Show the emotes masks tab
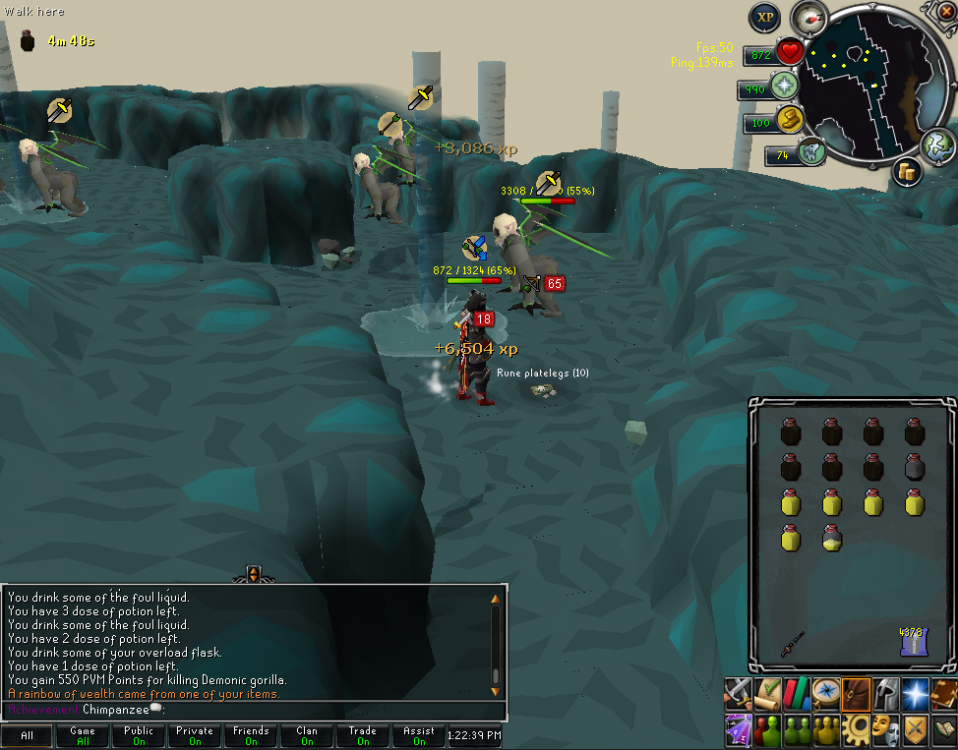The height and width of the screenshot is (750, 958). click(x=885, y=729)
